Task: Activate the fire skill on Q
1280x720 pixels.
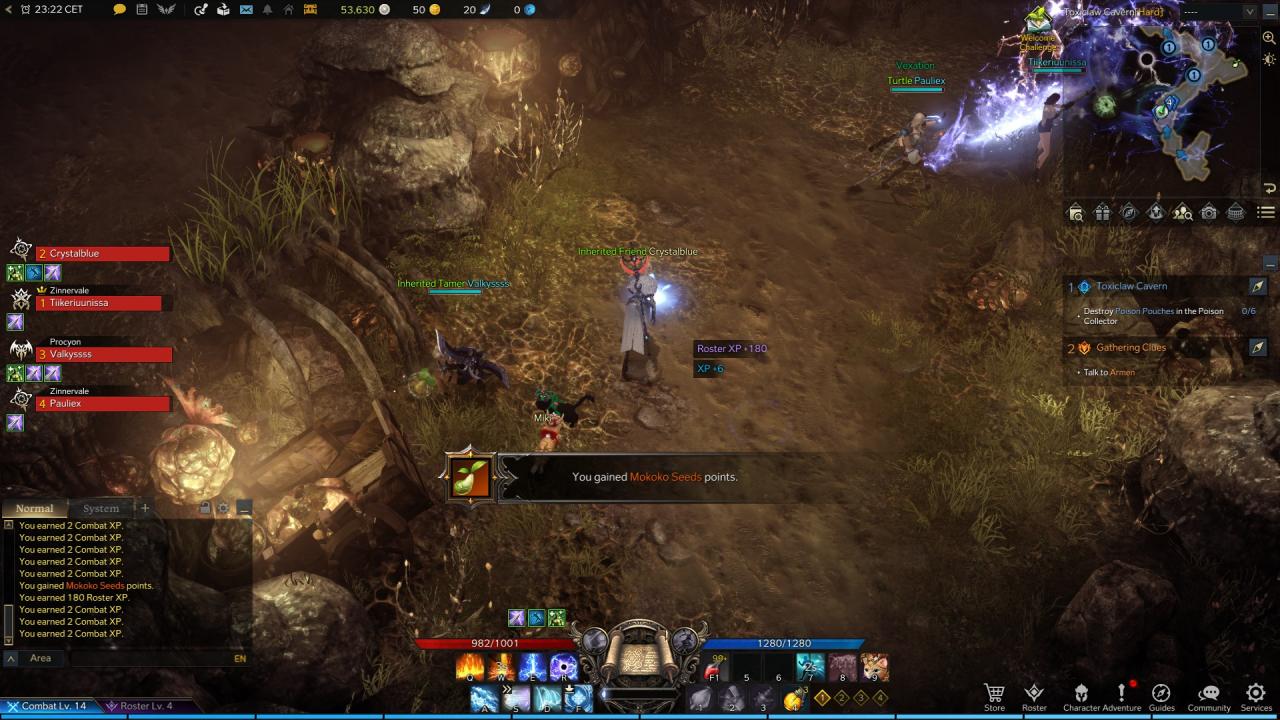Action: (x=470, y=666)
